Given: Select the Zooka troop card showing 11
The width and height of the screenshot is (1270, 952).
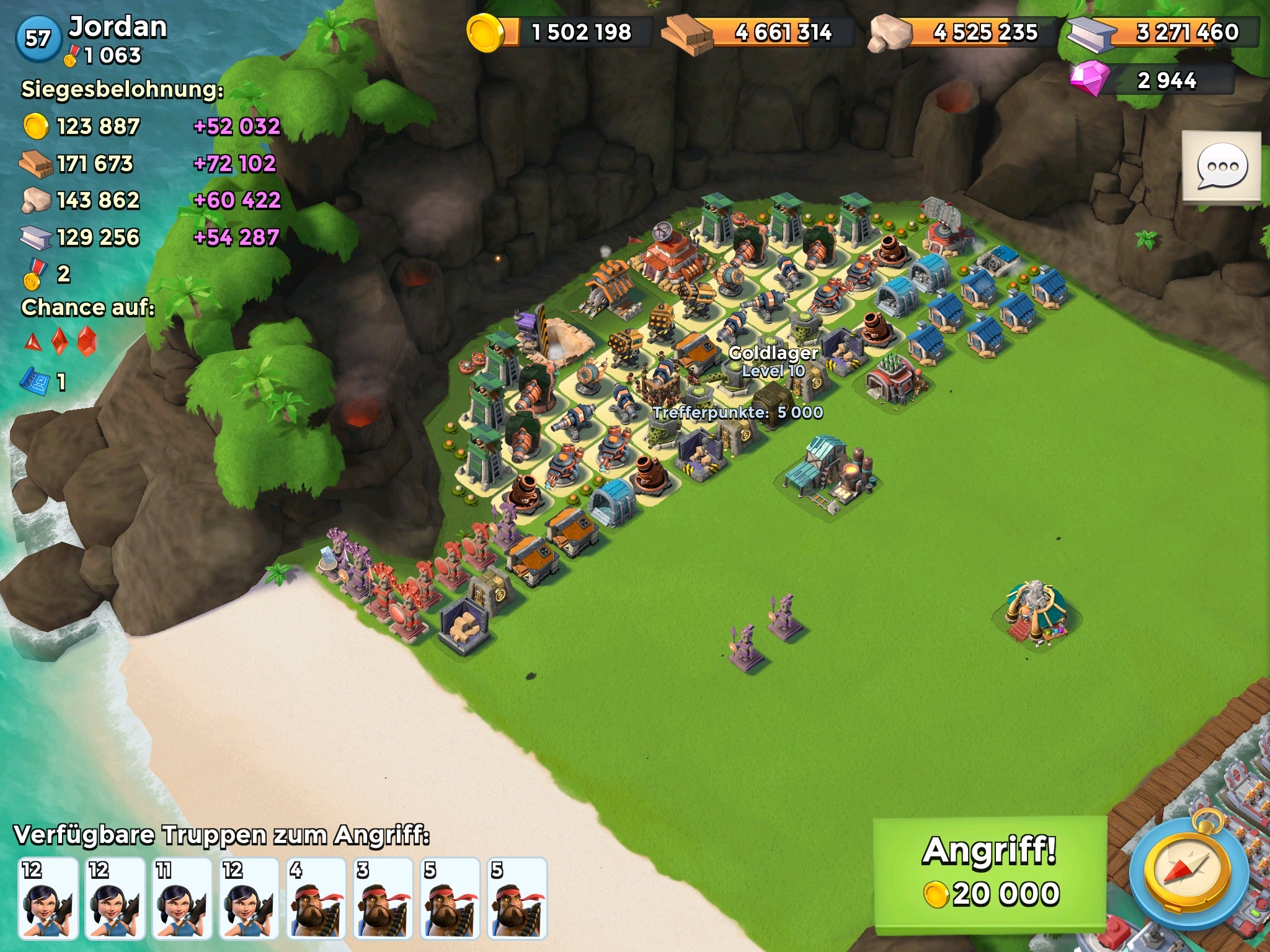Looking at the screenshot, I should coord(182,899).
